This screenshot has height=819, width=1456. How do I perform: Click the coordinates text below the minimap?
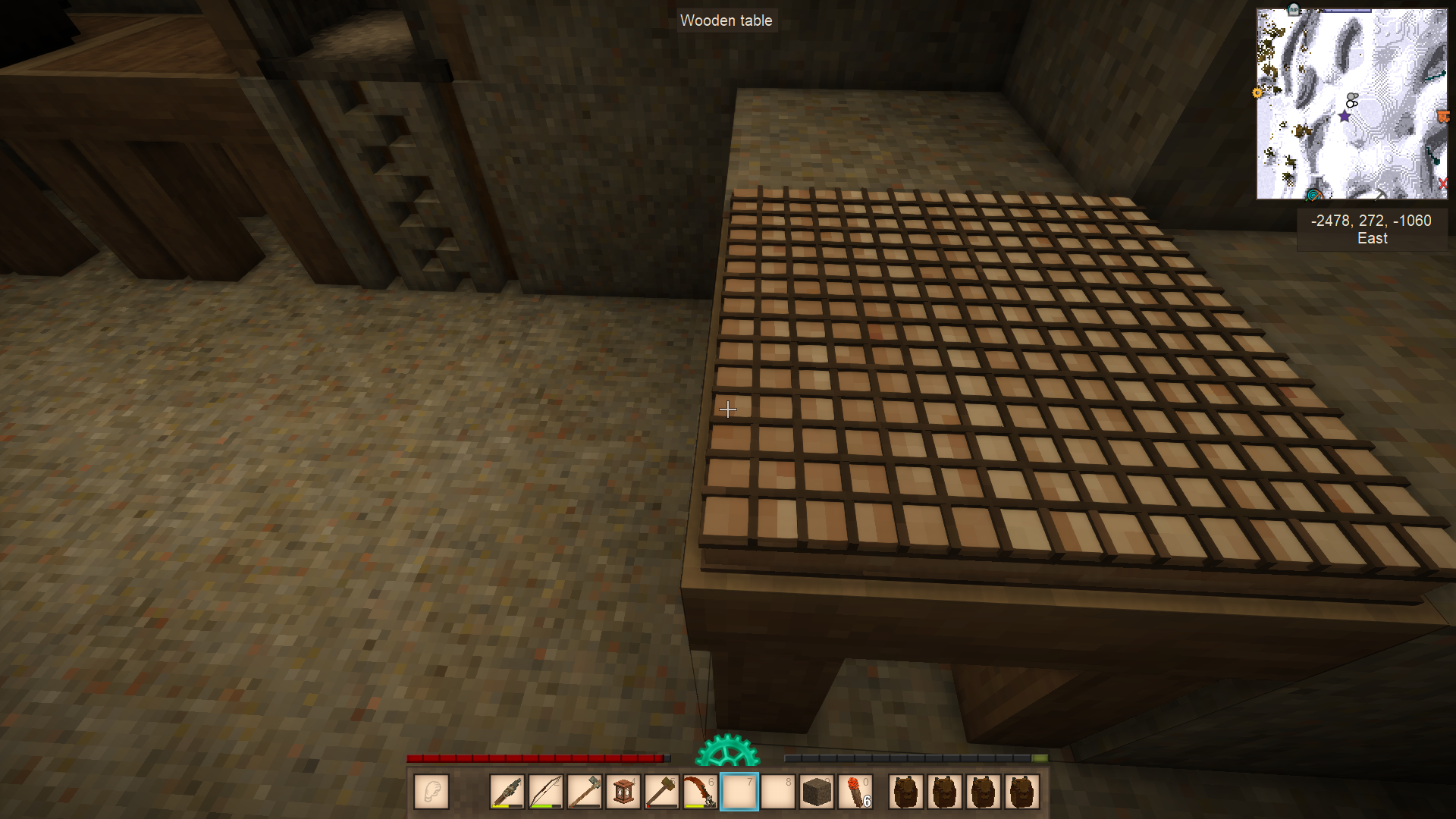point(1370,221)
